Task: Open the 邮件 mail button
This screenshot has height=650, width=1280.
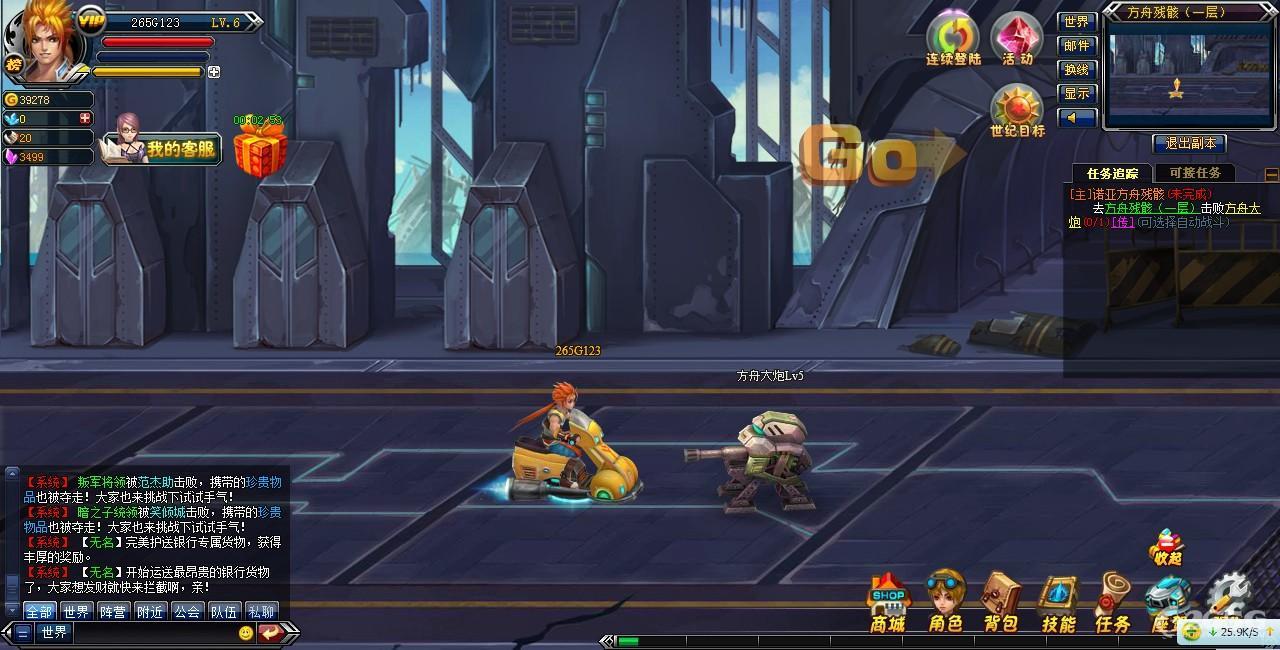Action: pos(1077,46)
